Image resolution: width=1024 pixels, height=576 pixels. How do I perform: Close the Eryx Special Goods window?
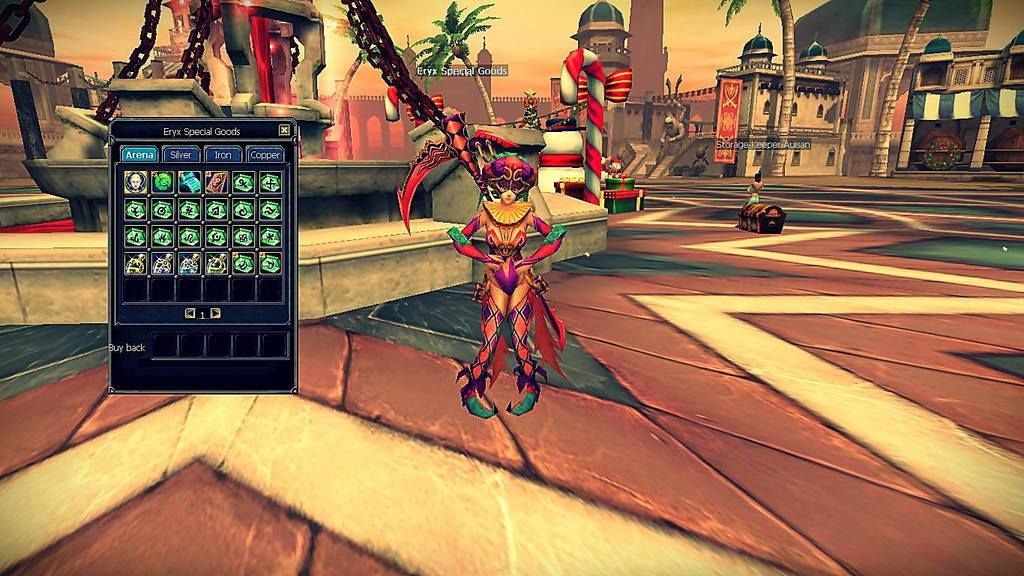click(284, 130)
